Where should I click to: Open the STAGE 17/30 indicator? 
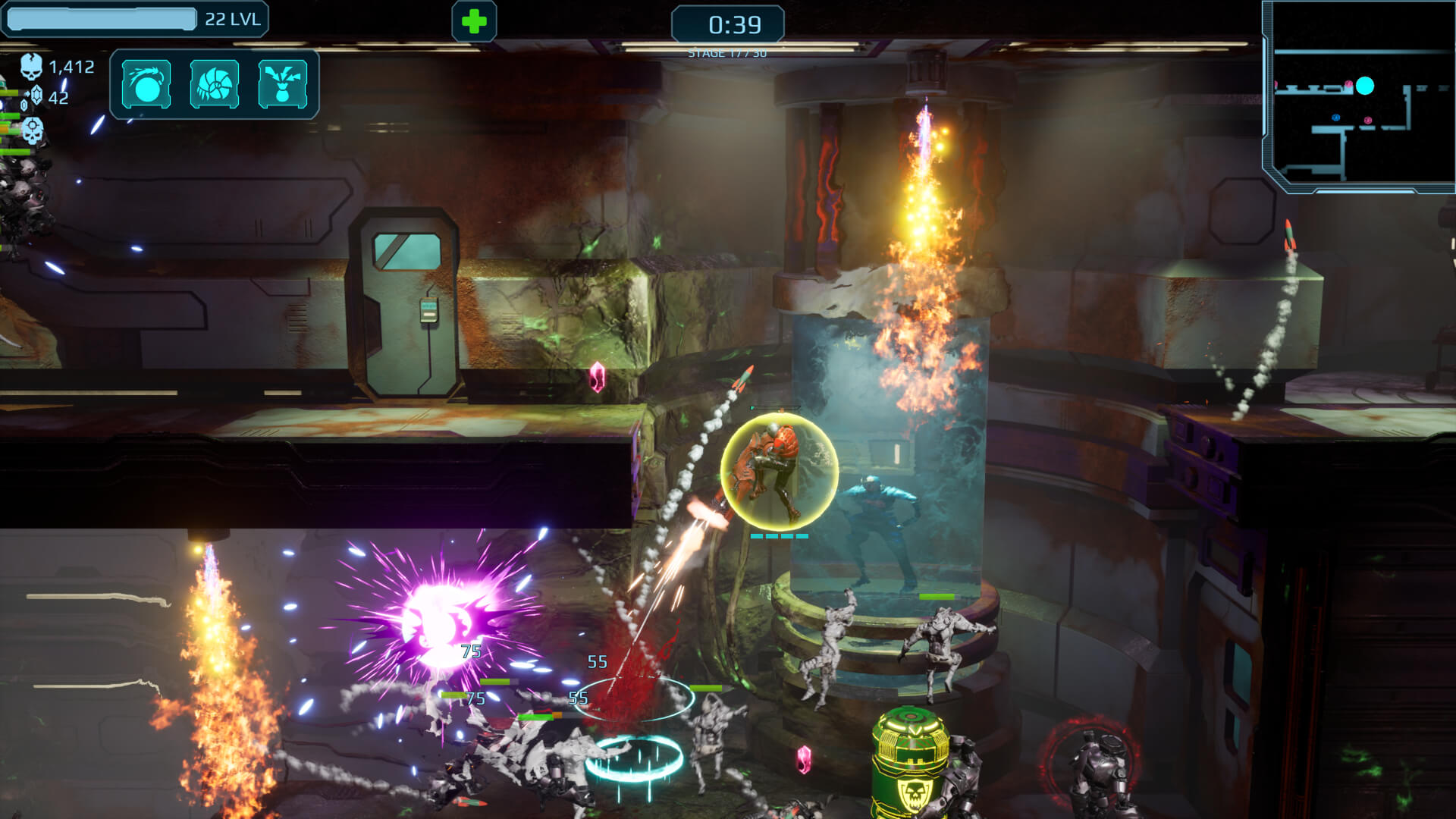728,52
